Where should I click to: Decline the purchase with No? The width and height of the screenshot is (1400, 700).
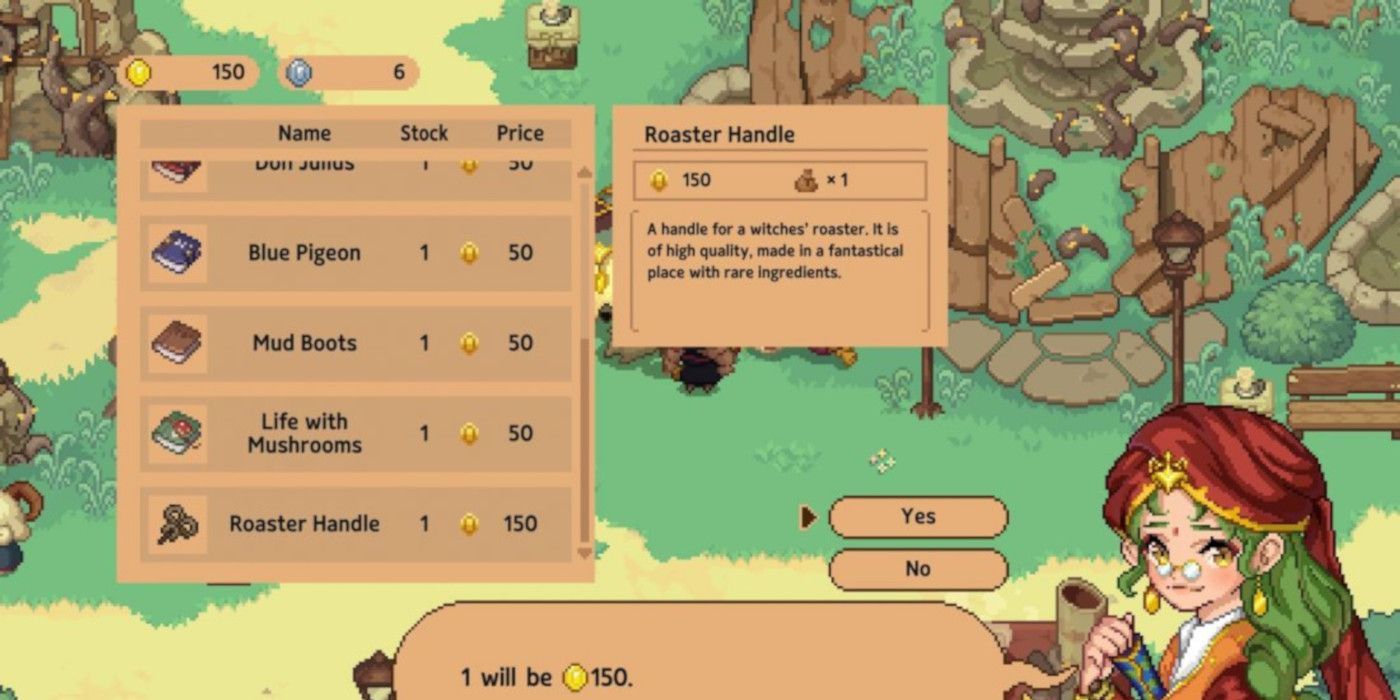(x=917, y=569)
